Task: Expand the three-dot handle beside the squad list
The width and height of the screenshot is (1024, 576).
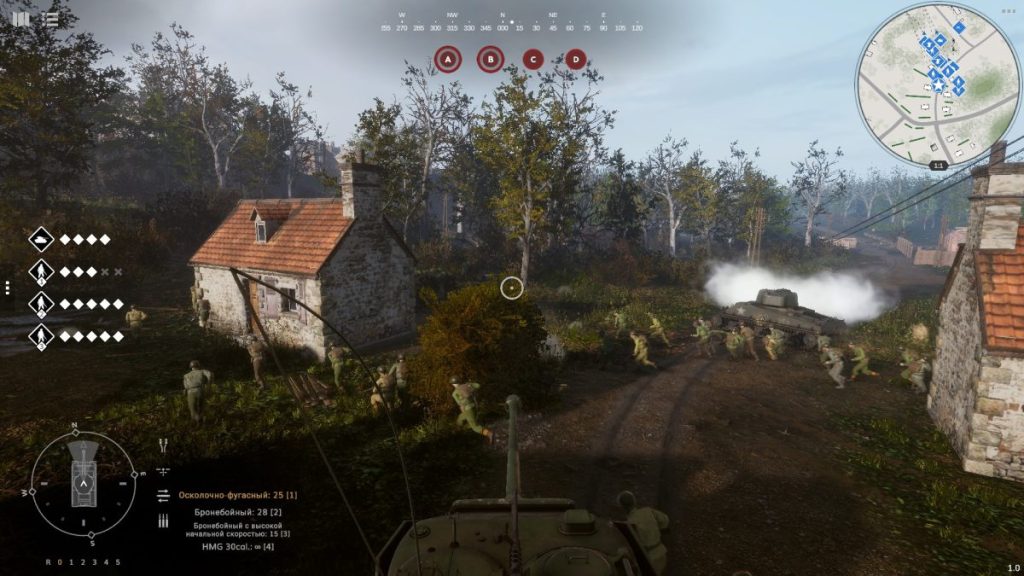Action: [7, 287]
